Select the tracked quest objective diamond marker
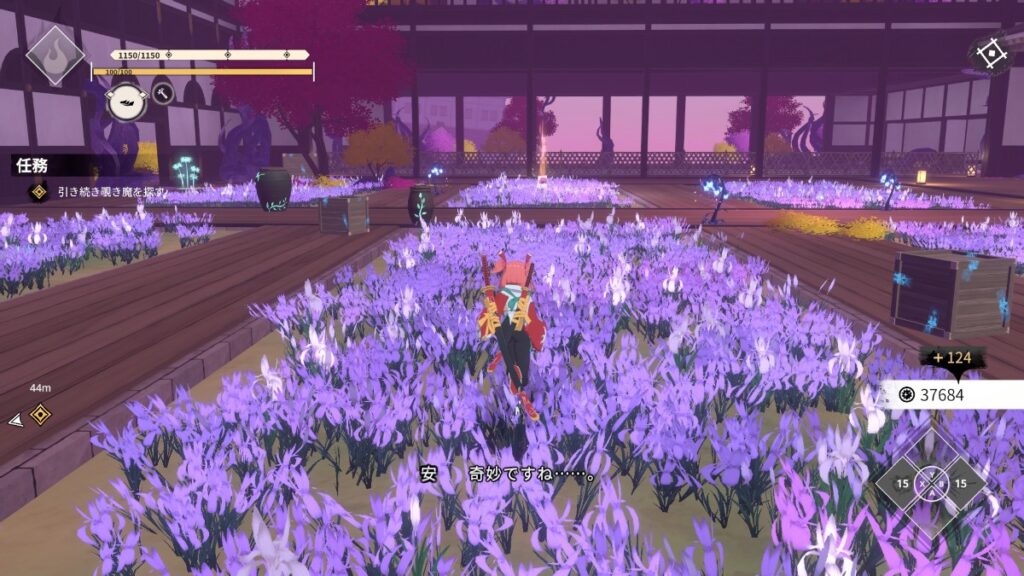The image size is (1024, 576). pos(39,191)
